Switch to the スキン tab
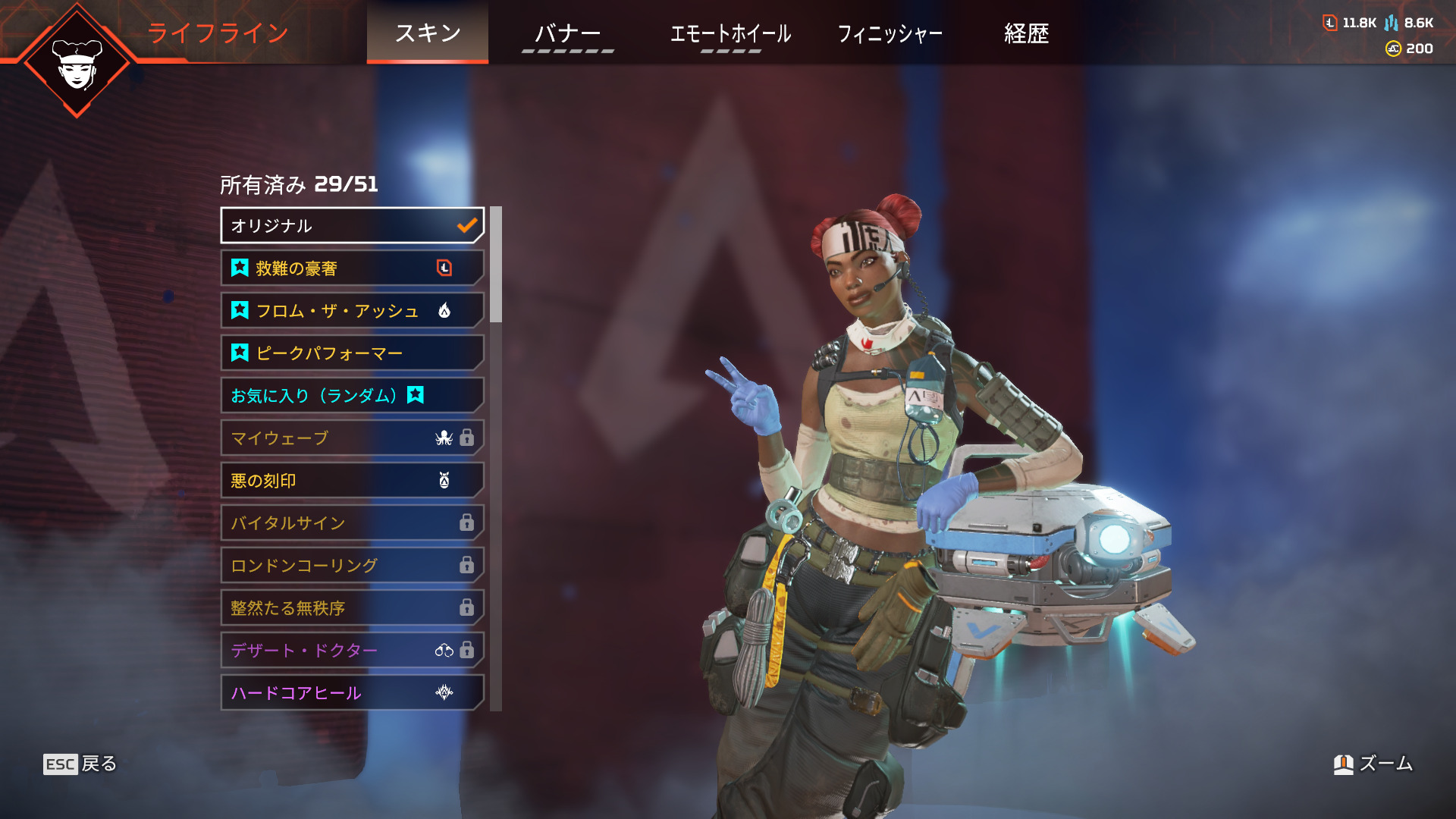Viewport: 1456px width, 819px height. (428, 33)
